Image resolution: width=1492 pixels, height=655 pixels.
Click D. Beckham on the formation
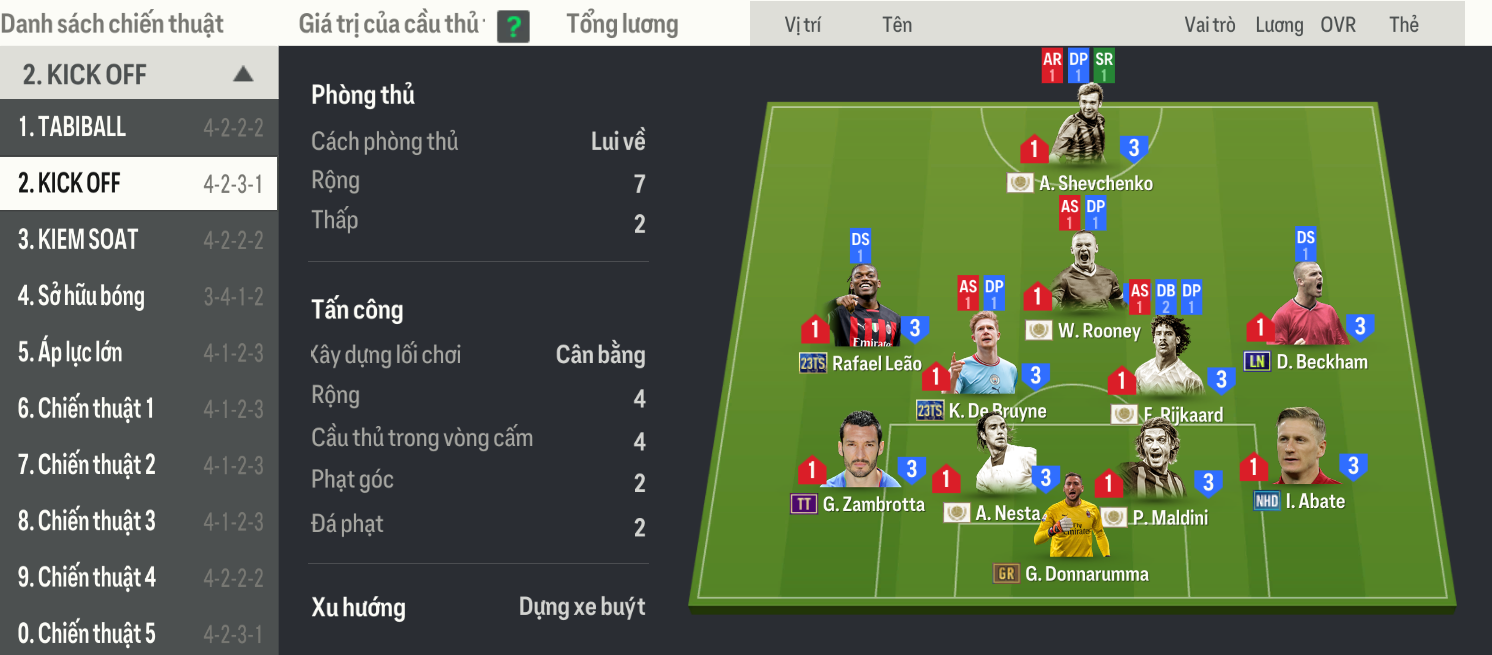[1308, 304]
